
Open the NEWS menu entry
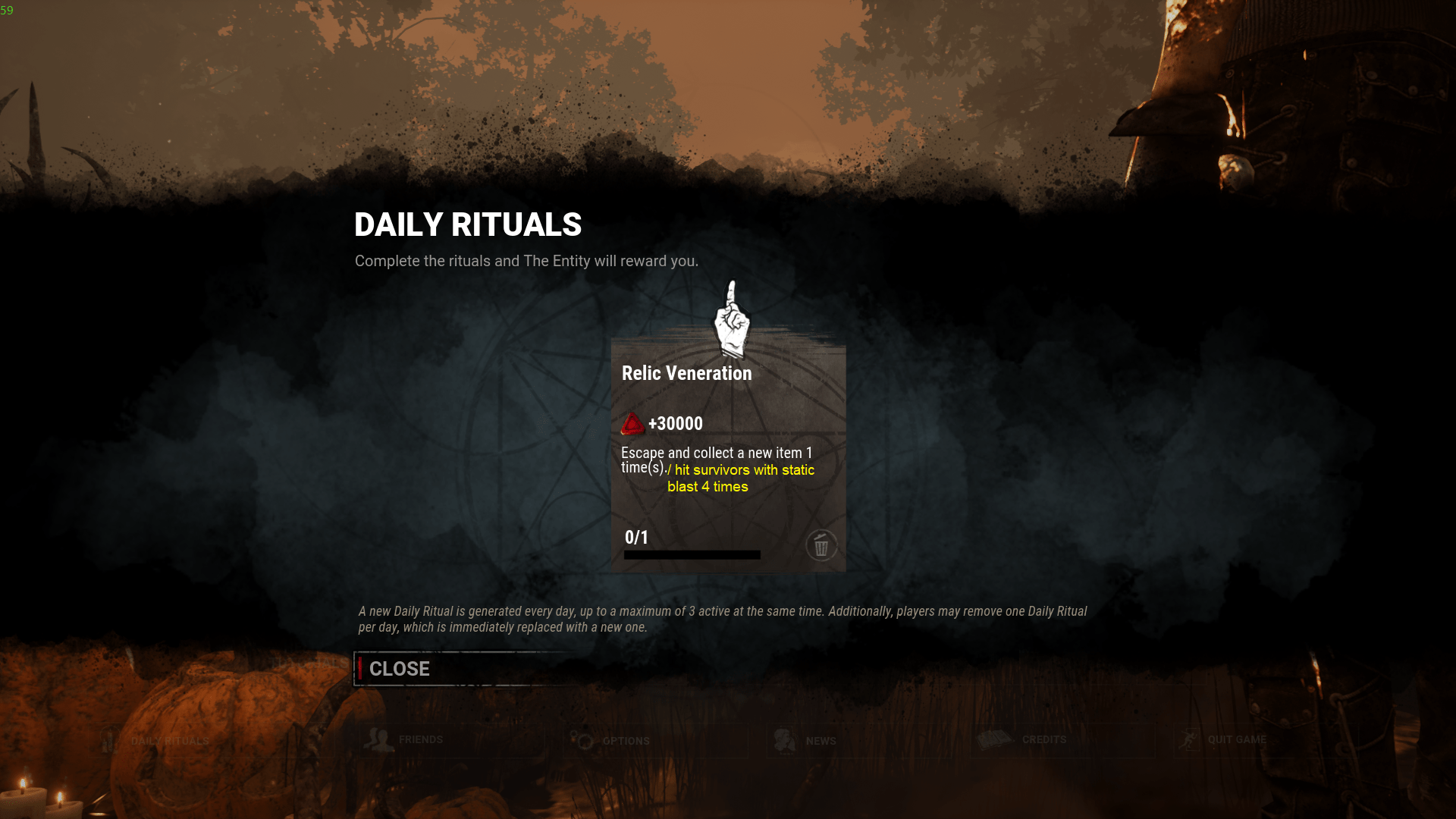pos(821,741)
